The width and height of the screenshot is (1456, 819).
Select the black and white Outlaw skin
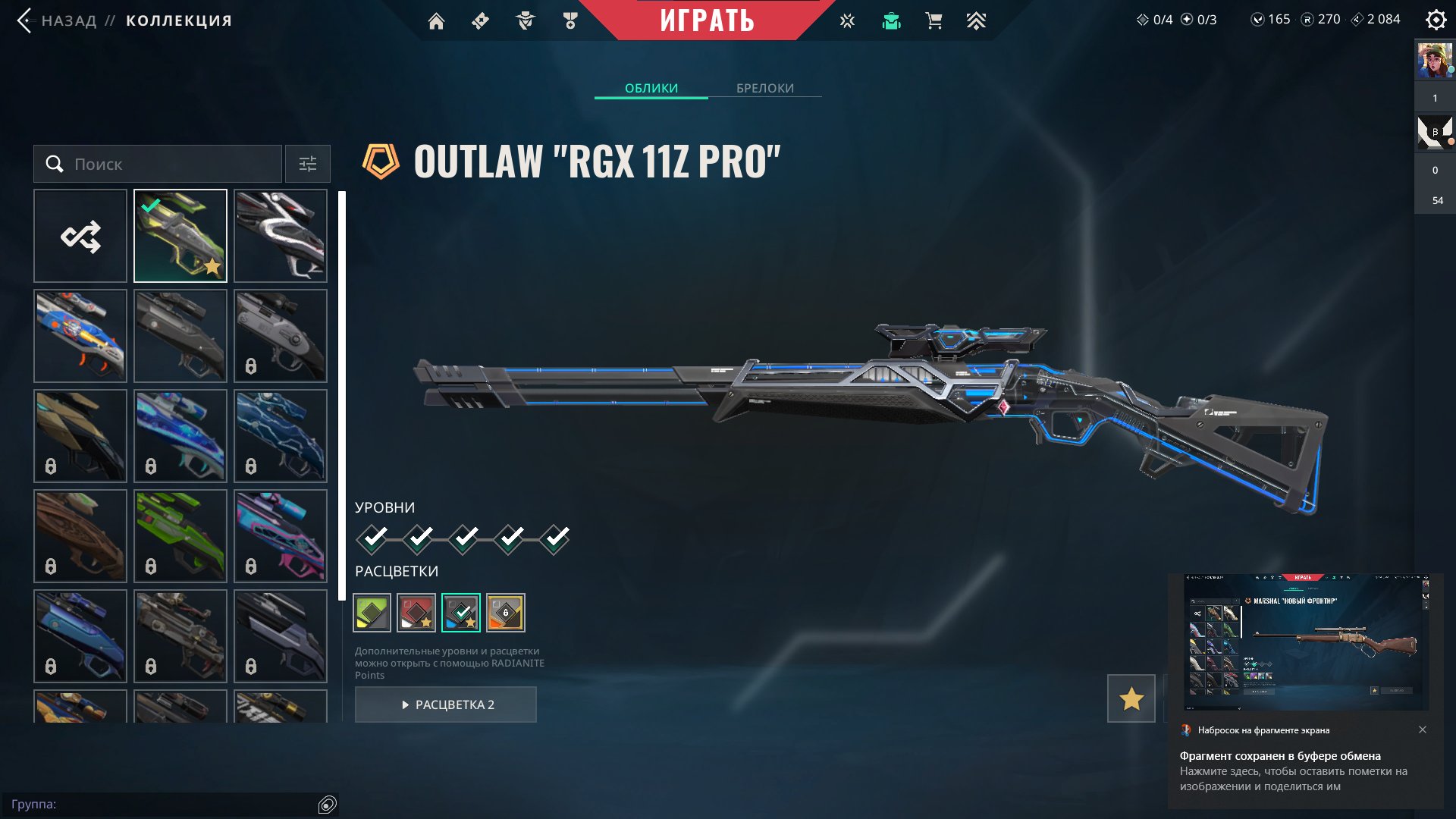pos(281,236)
